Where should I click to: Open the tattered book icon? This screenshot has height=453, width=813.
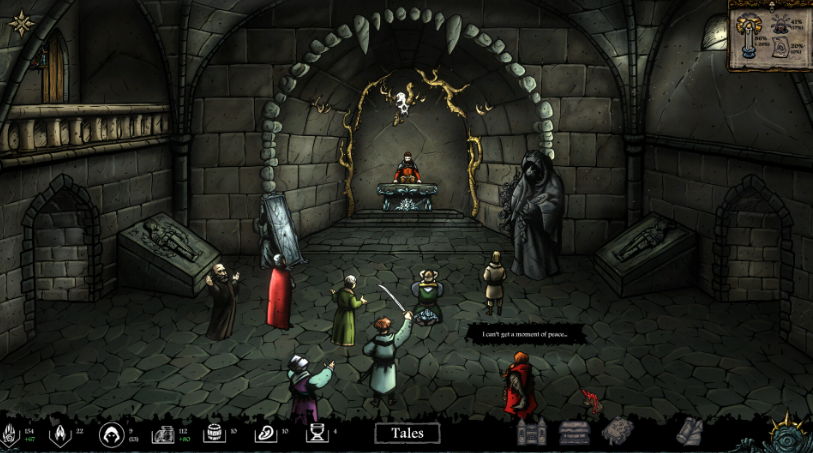617,431
